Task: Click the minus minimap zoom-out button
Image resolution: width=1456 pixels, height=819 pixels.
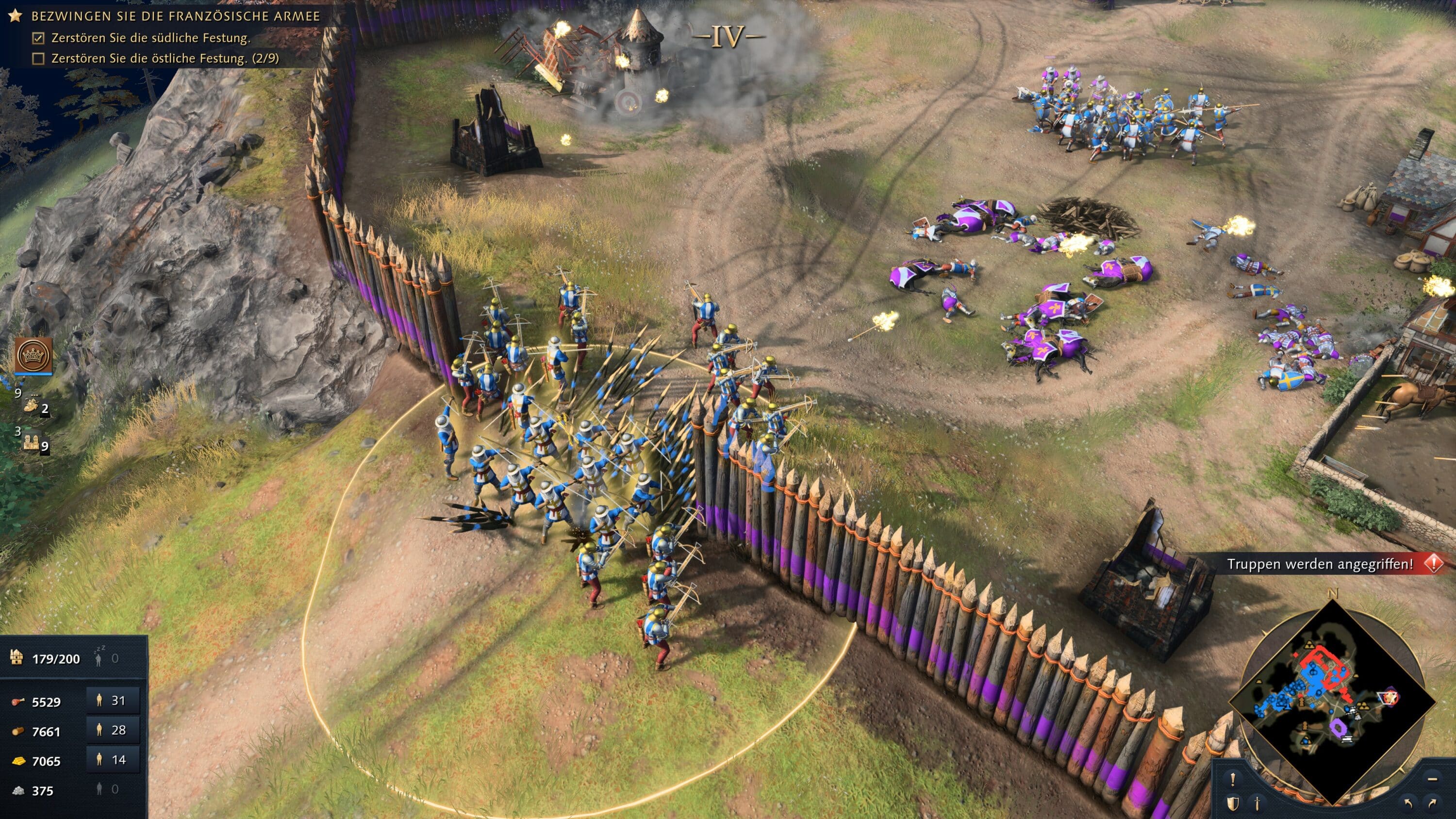Action: click(1432, 779)
